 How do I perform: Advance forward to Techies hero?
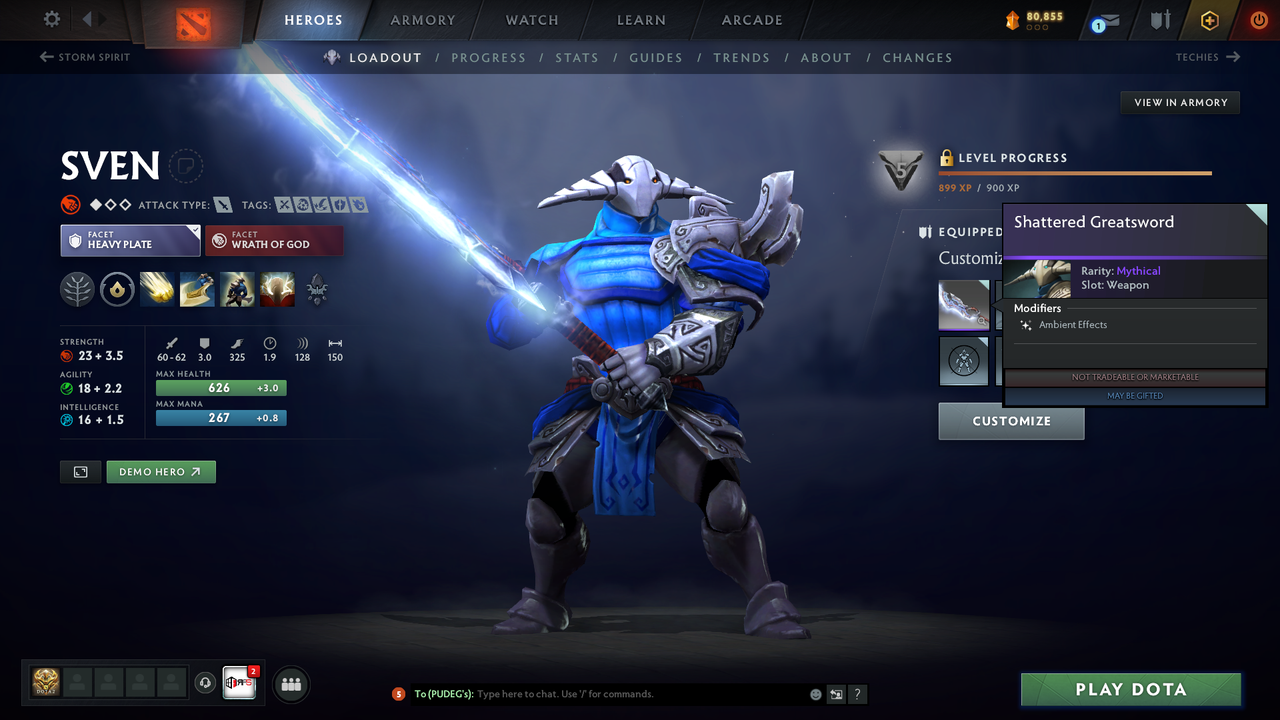(1208, 57)
